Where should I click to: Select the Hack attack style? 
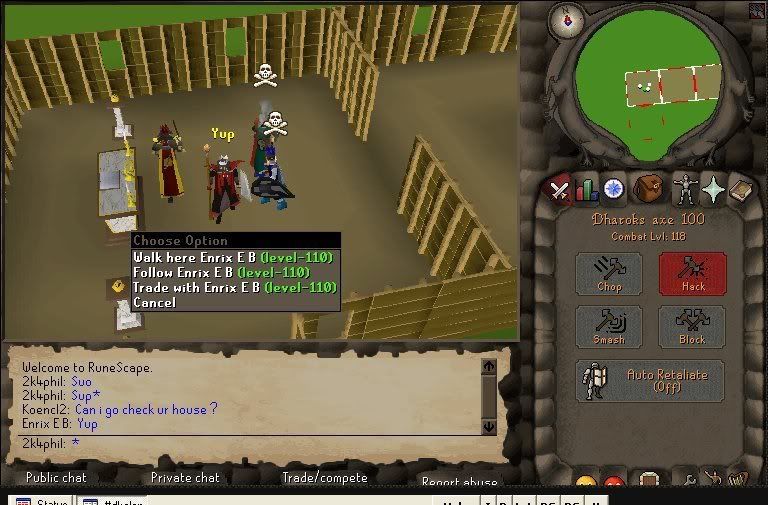pos(692,273)
